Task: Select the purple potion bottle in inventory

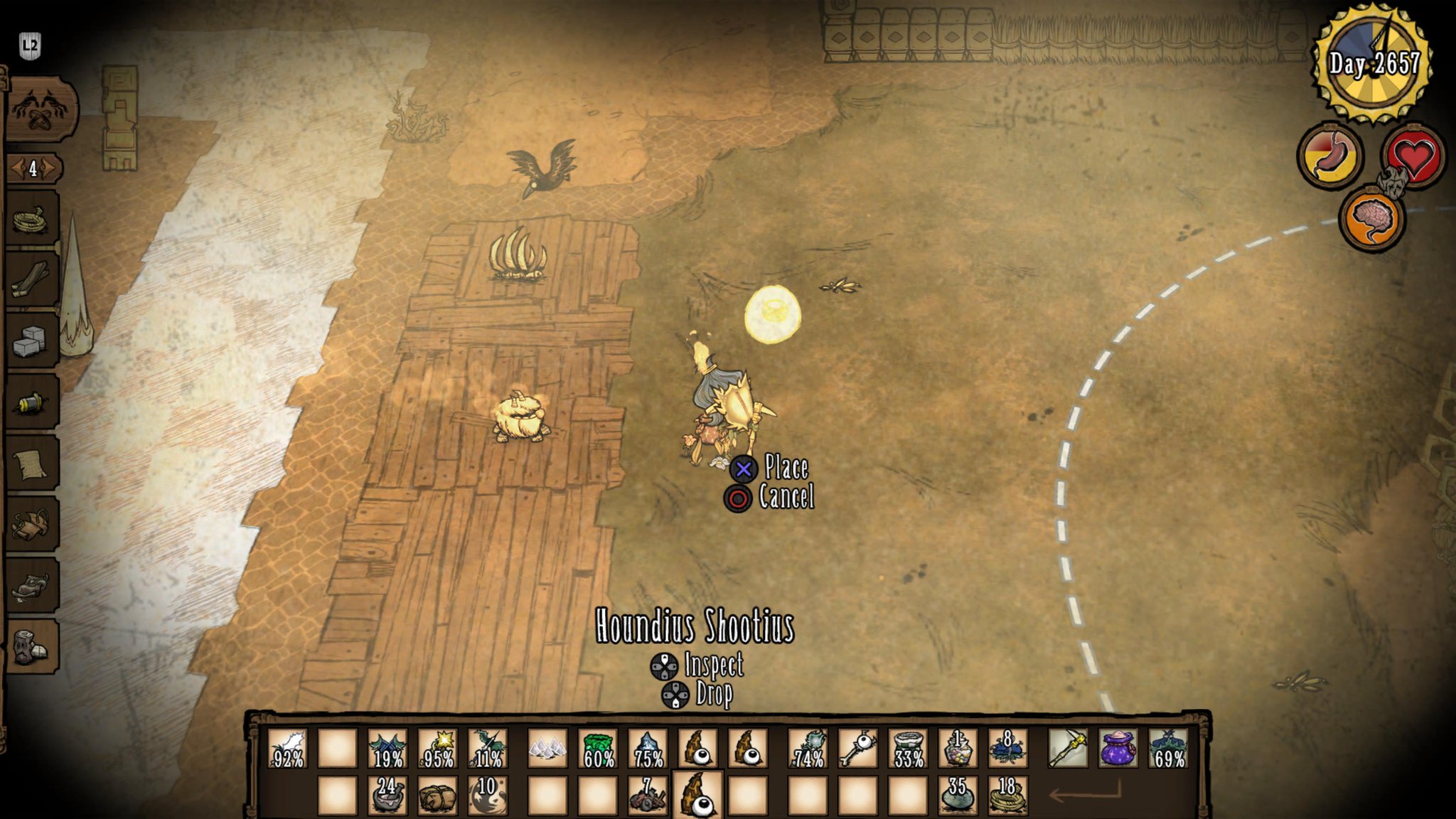Action: (x=1118, y=748)
